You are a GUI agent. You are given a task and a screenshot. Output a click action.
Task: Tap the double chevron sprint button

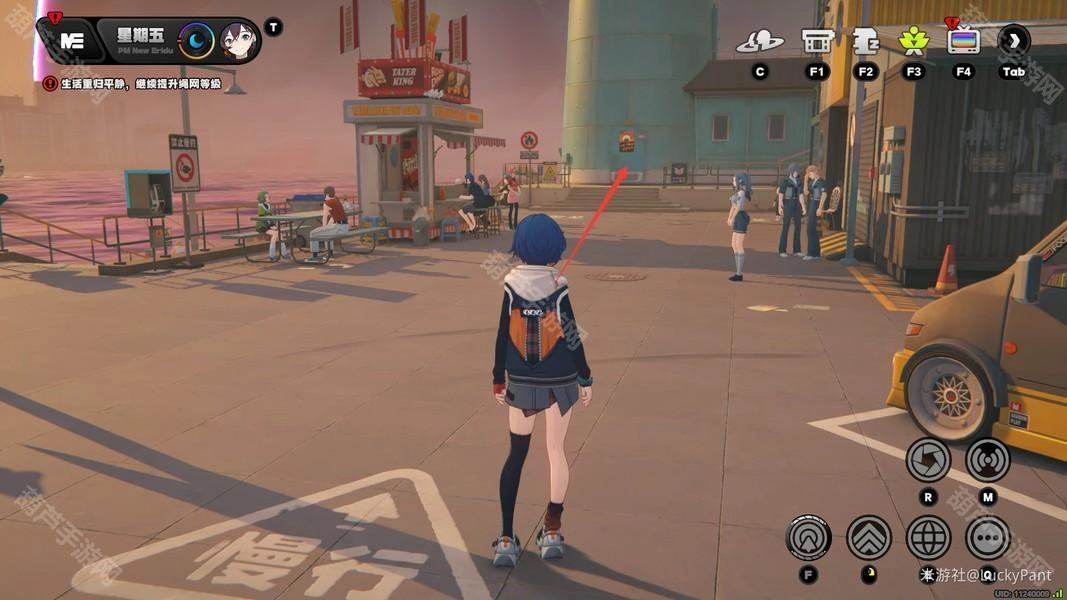tap(868, 537)
